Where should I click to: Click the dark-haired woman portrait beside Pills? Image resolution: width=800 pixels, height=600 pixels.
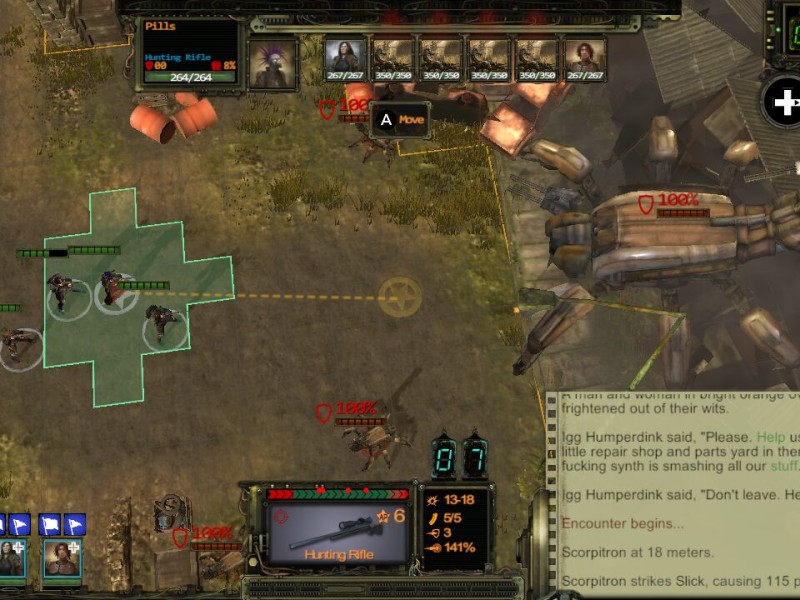click(x=345, y=59)
